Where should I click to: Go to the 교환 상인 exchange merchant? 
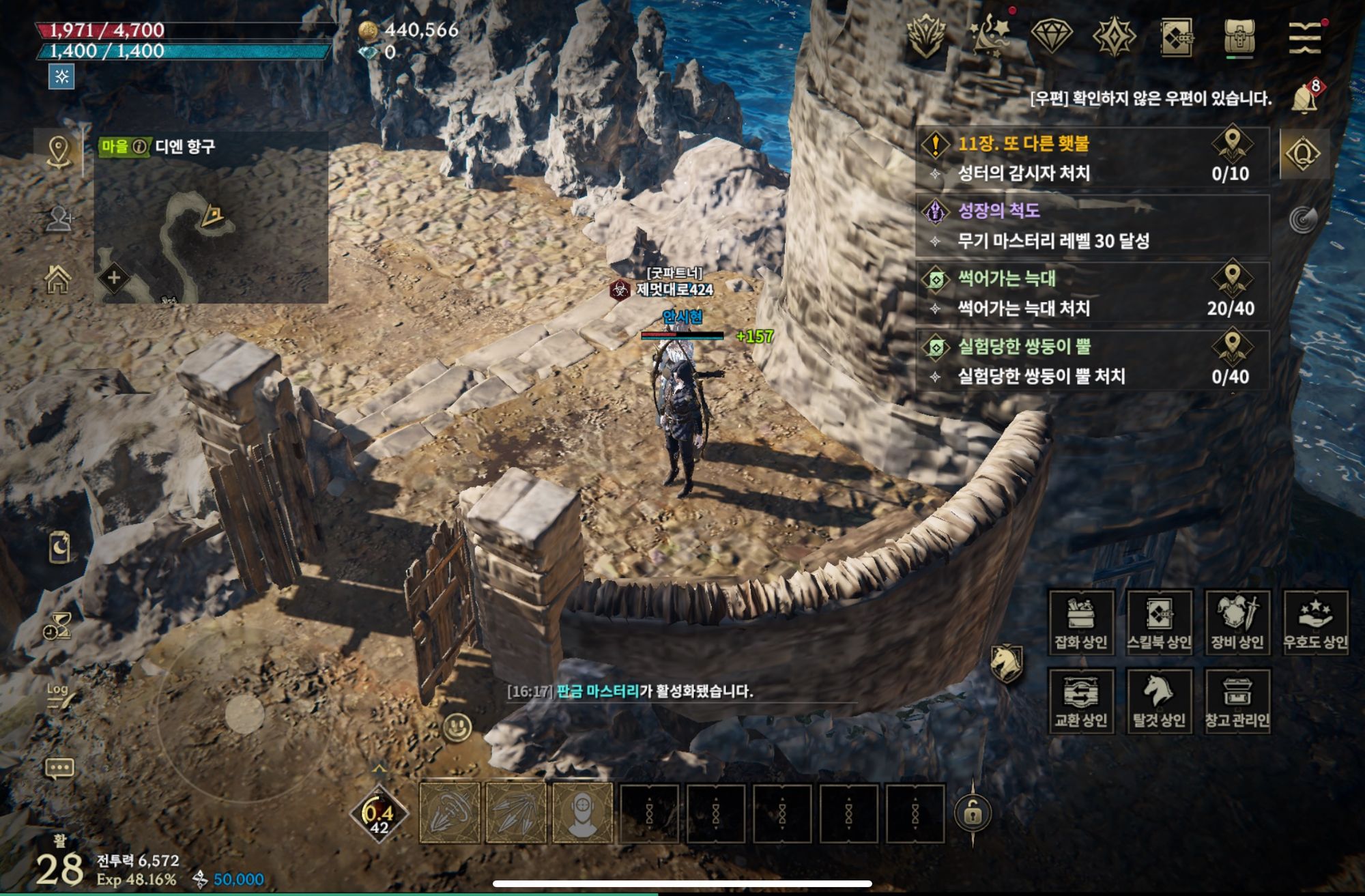point(1081,701)
